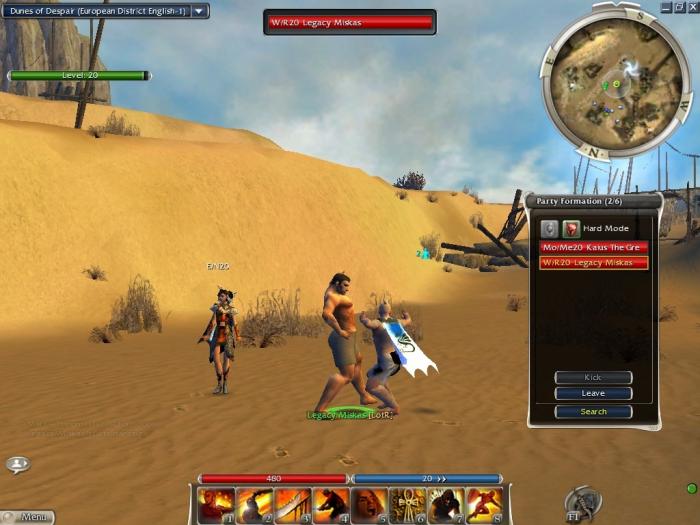Click the Kick button
This screenshot has height=525, width=700.
pos(593,378)
